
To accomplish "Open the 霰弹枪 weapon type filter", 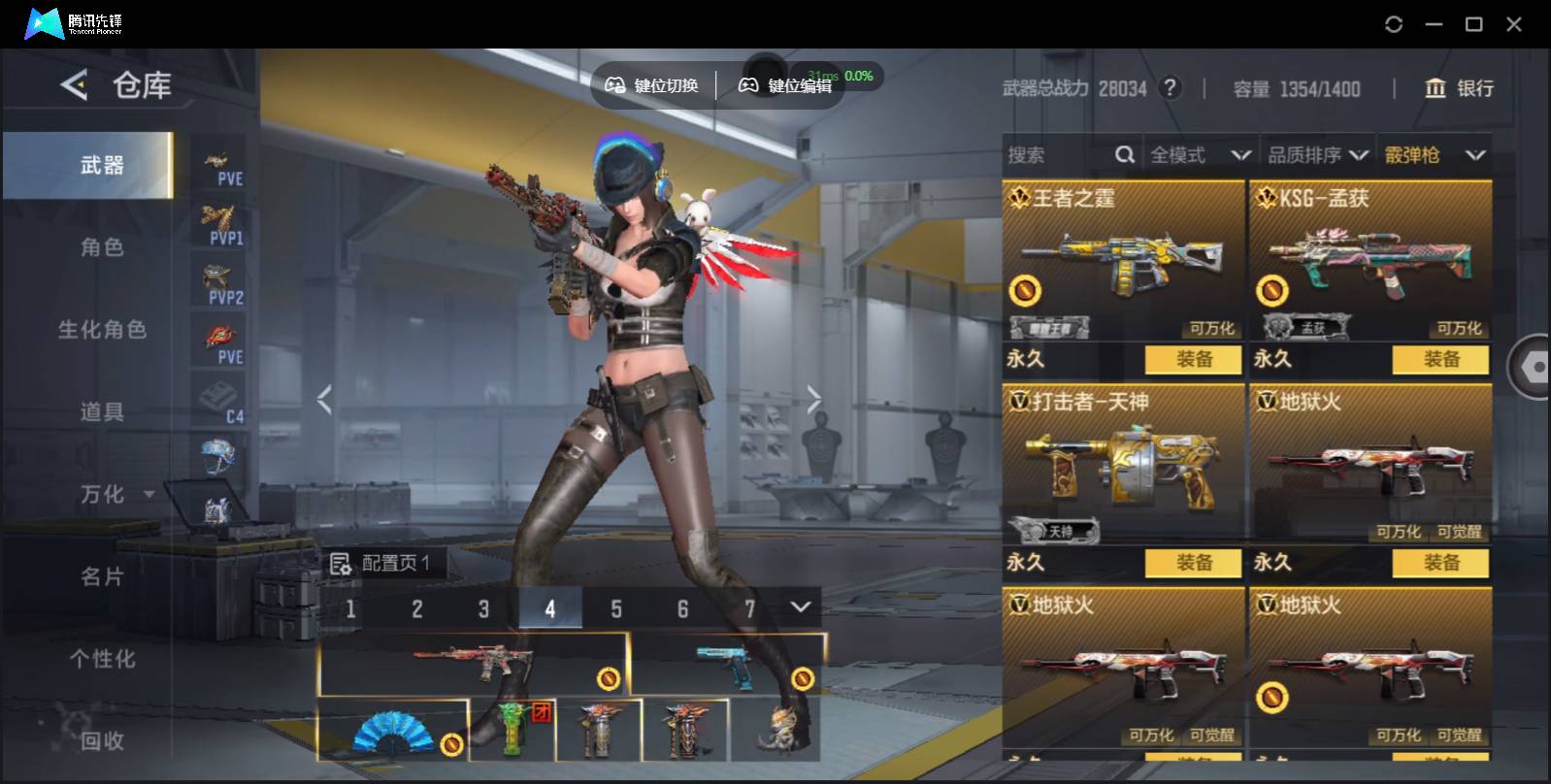I will click(x=1435, y=155).
